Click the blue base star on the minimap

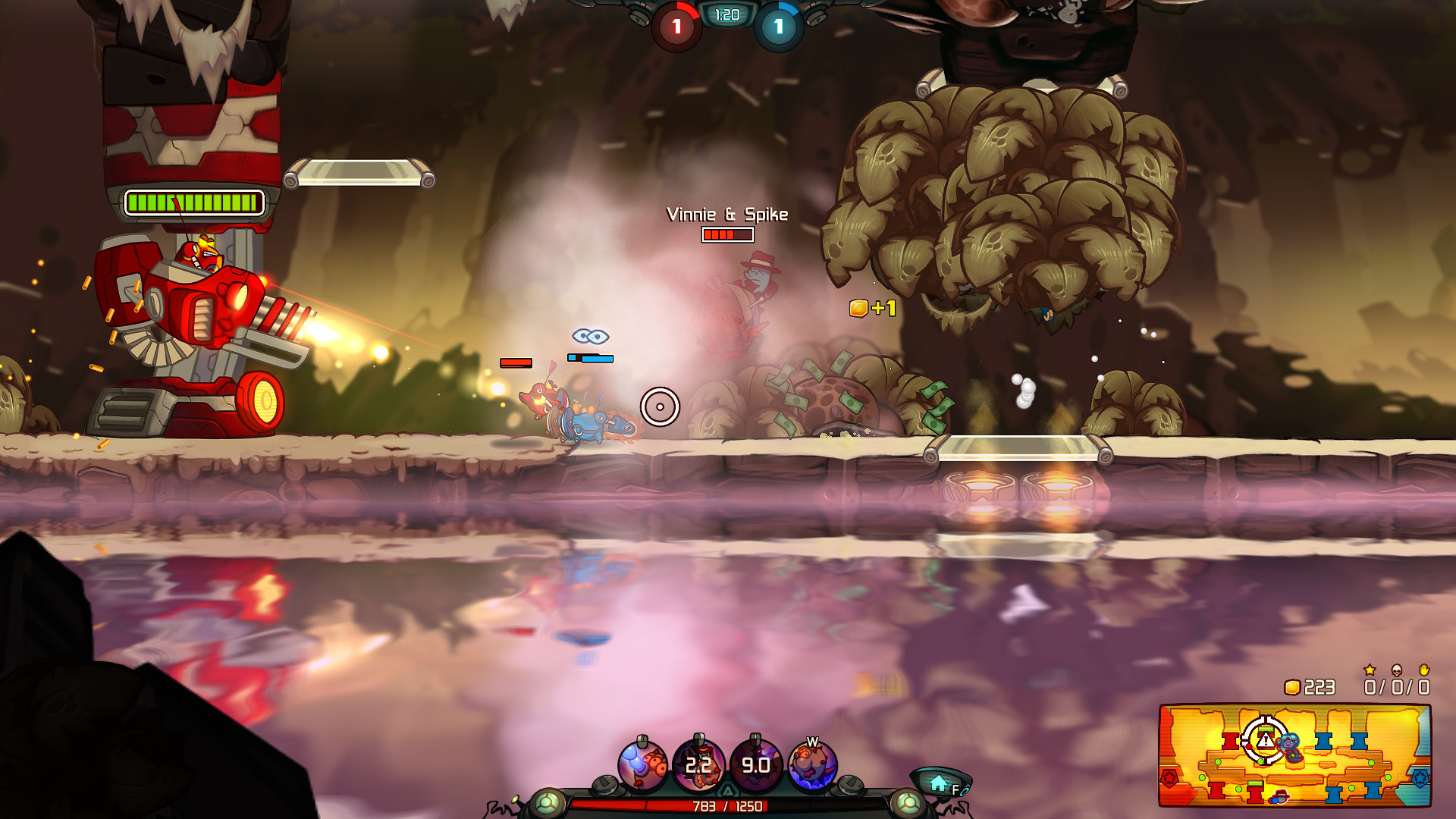click(x=1421, y=777)
